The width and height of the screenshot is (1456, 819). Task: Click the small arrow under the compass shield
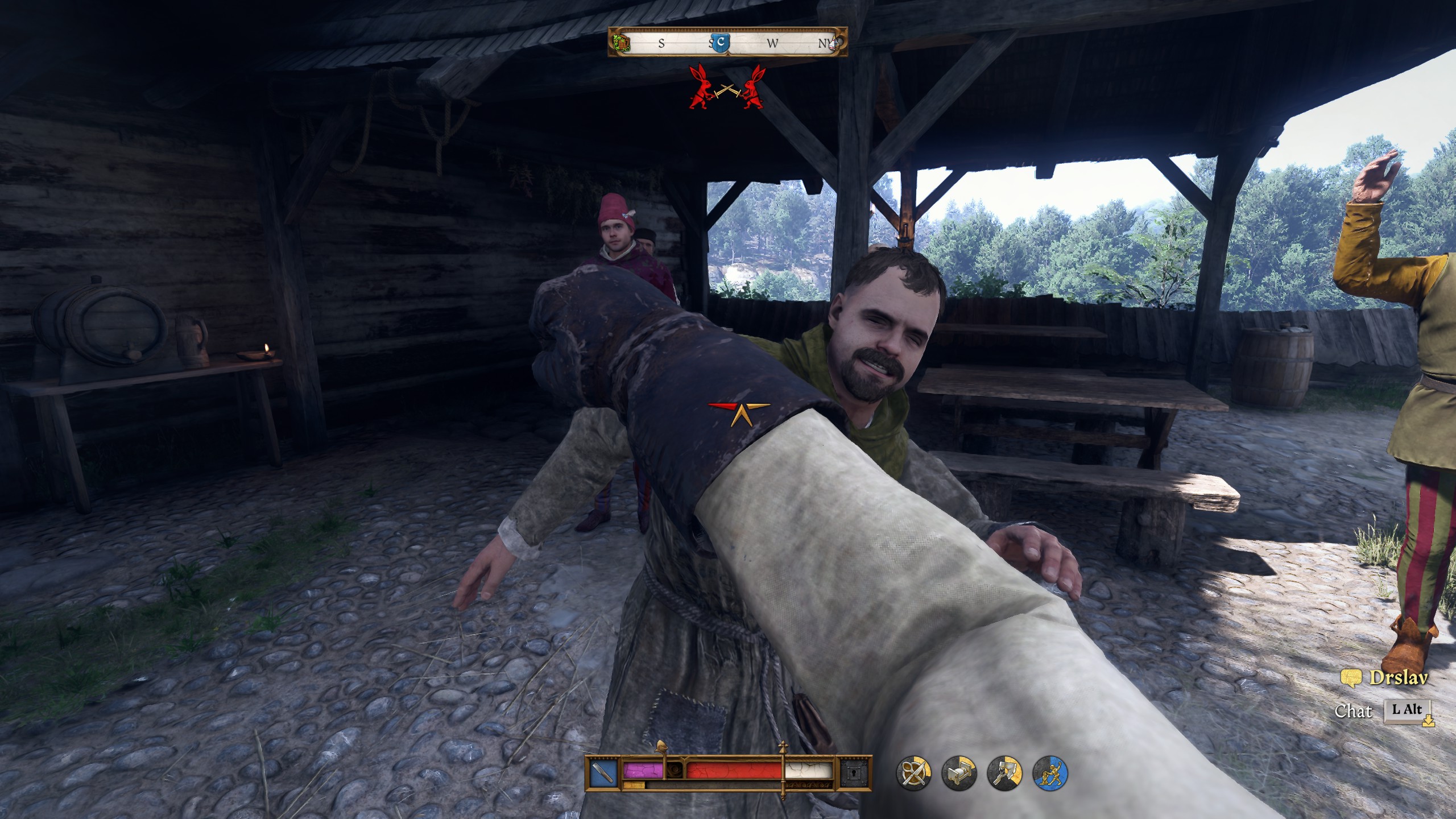click(x=727, y=55)
